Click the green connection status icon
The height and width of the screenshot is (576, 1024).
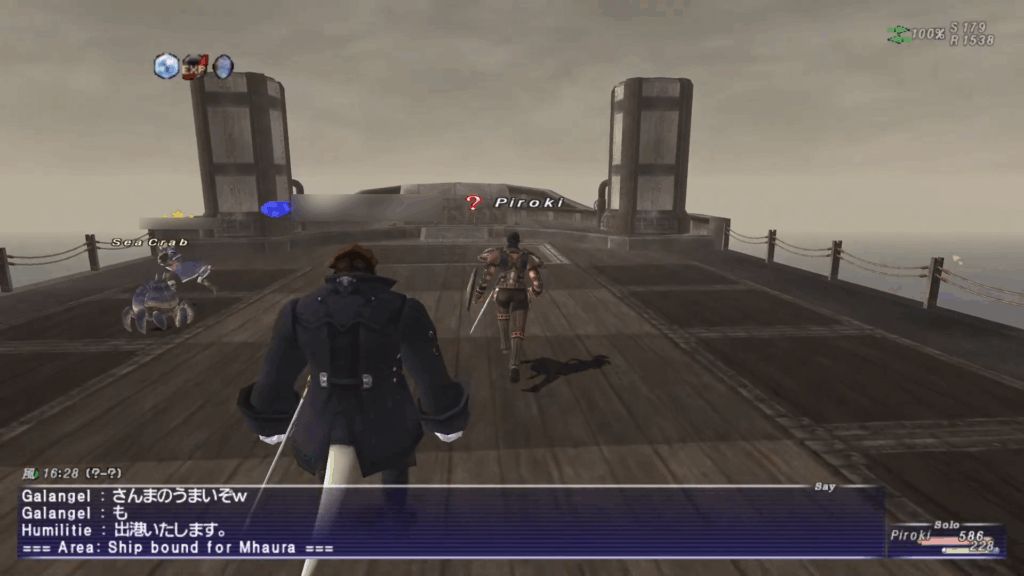[898, 34]
